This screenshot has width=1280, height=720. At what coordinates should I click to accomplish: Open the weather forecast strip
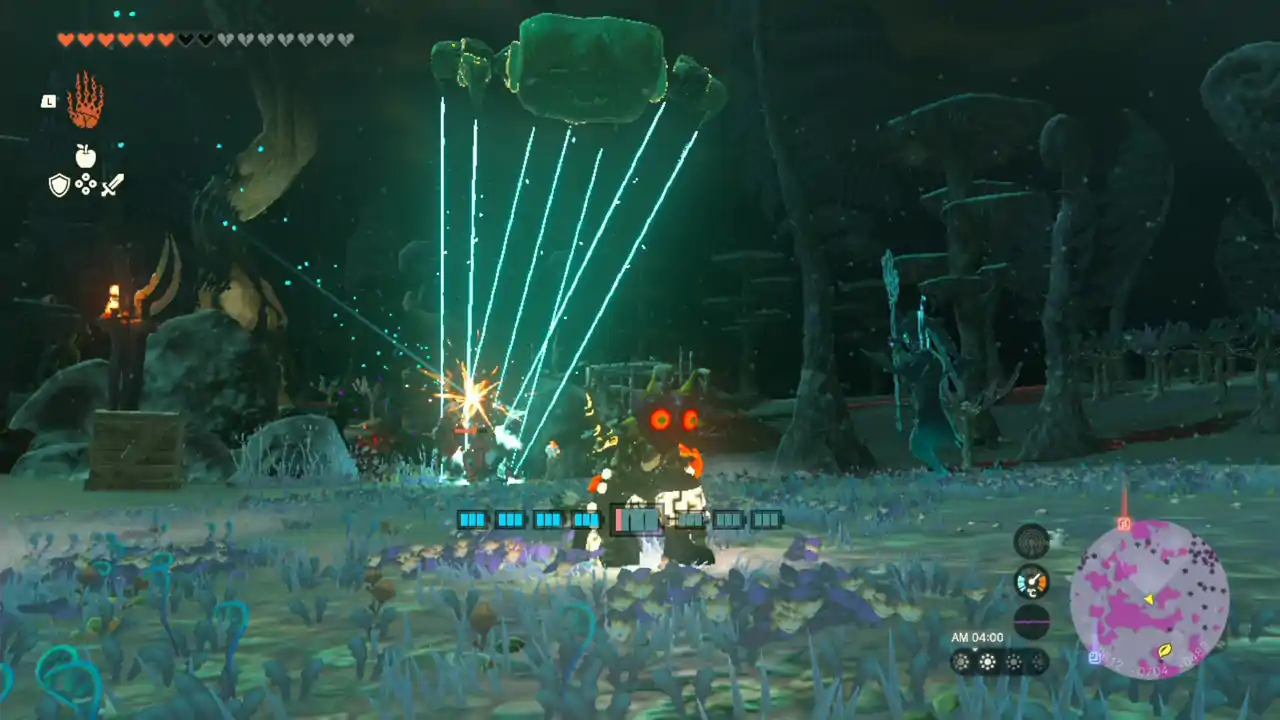point(999,661)
